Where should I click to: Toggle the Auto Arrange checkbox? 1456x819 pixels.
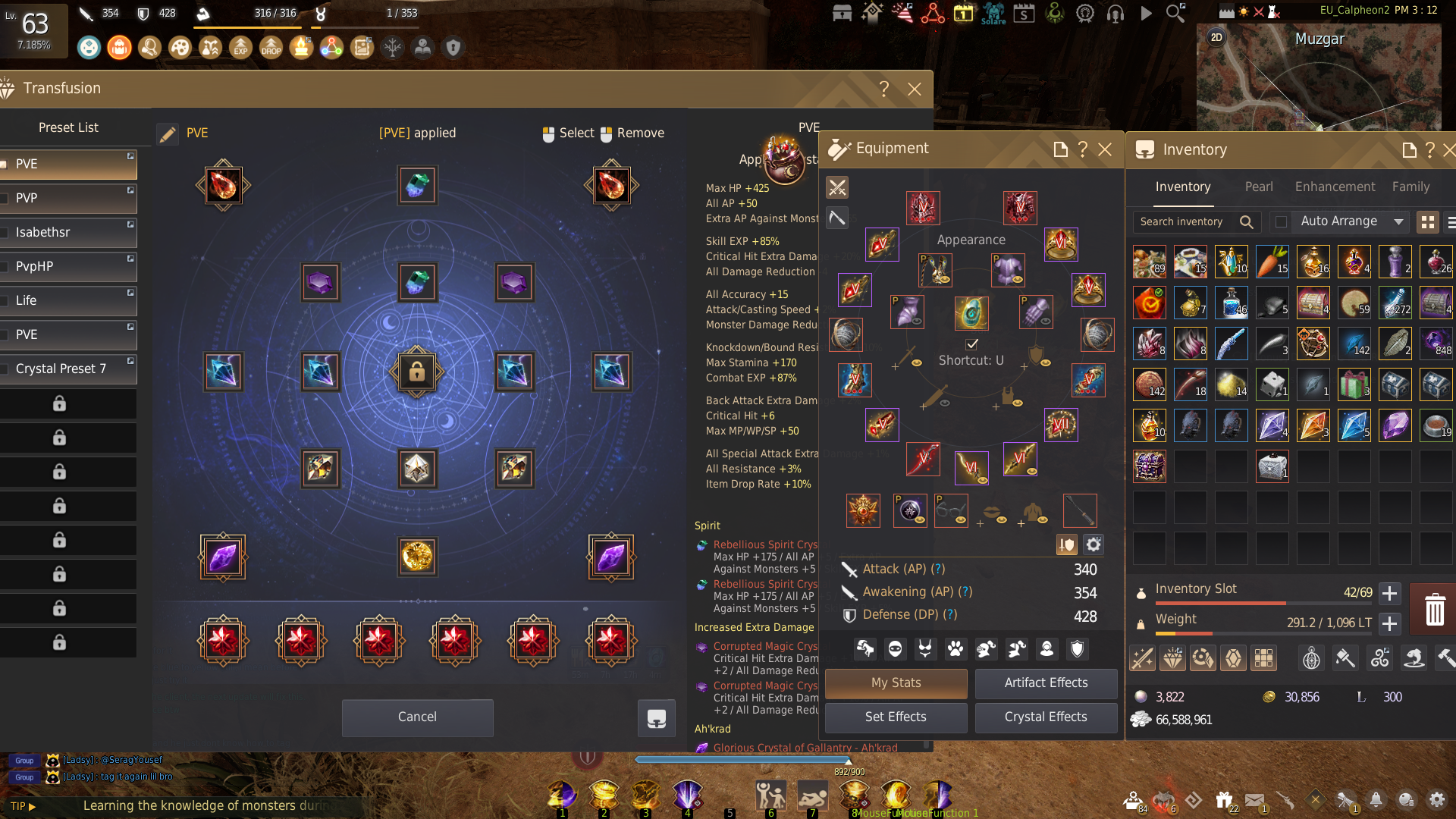tap(1281, 221)
